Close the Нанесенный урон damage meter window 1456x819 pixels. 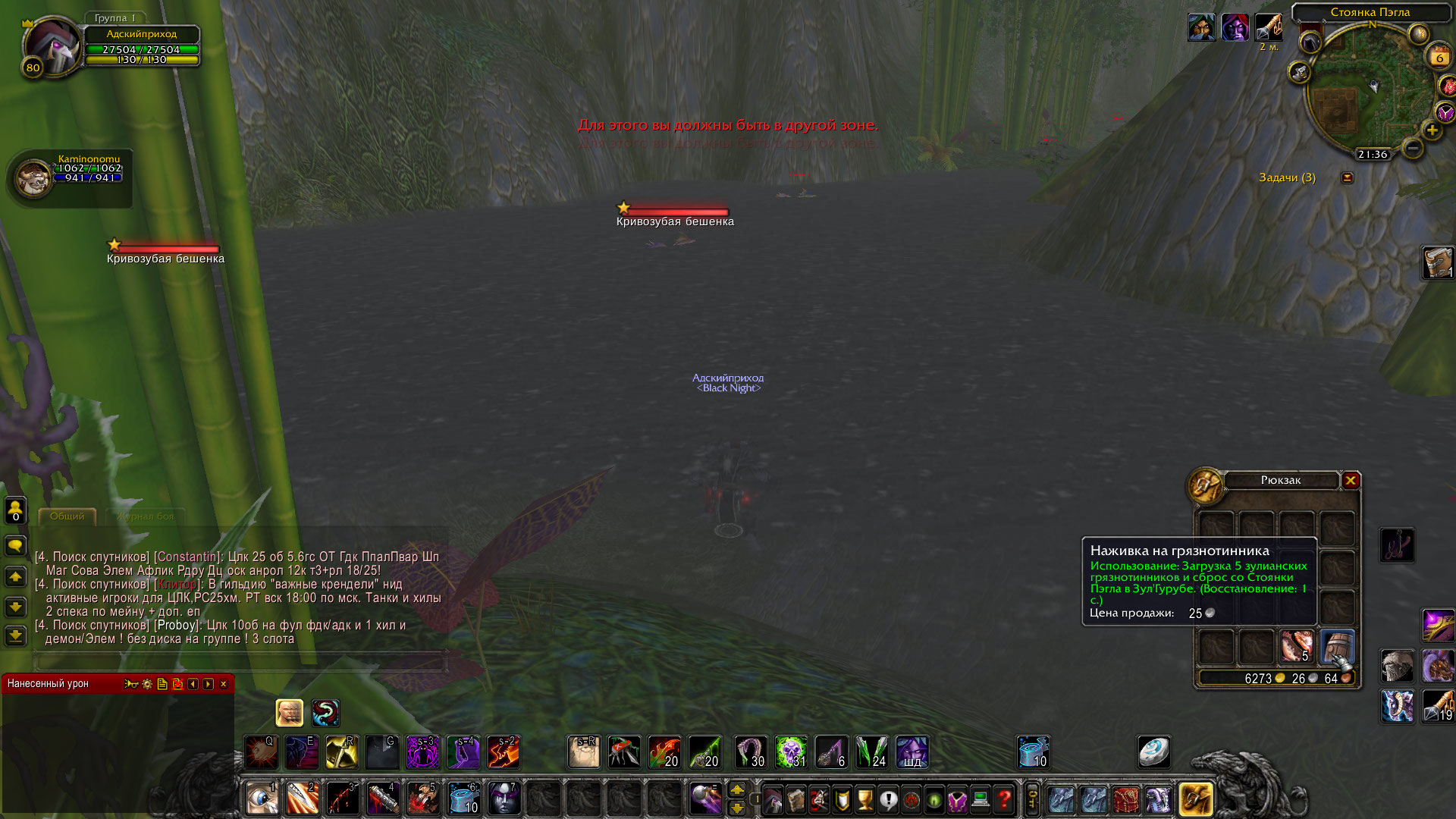[x=224, y=684]
